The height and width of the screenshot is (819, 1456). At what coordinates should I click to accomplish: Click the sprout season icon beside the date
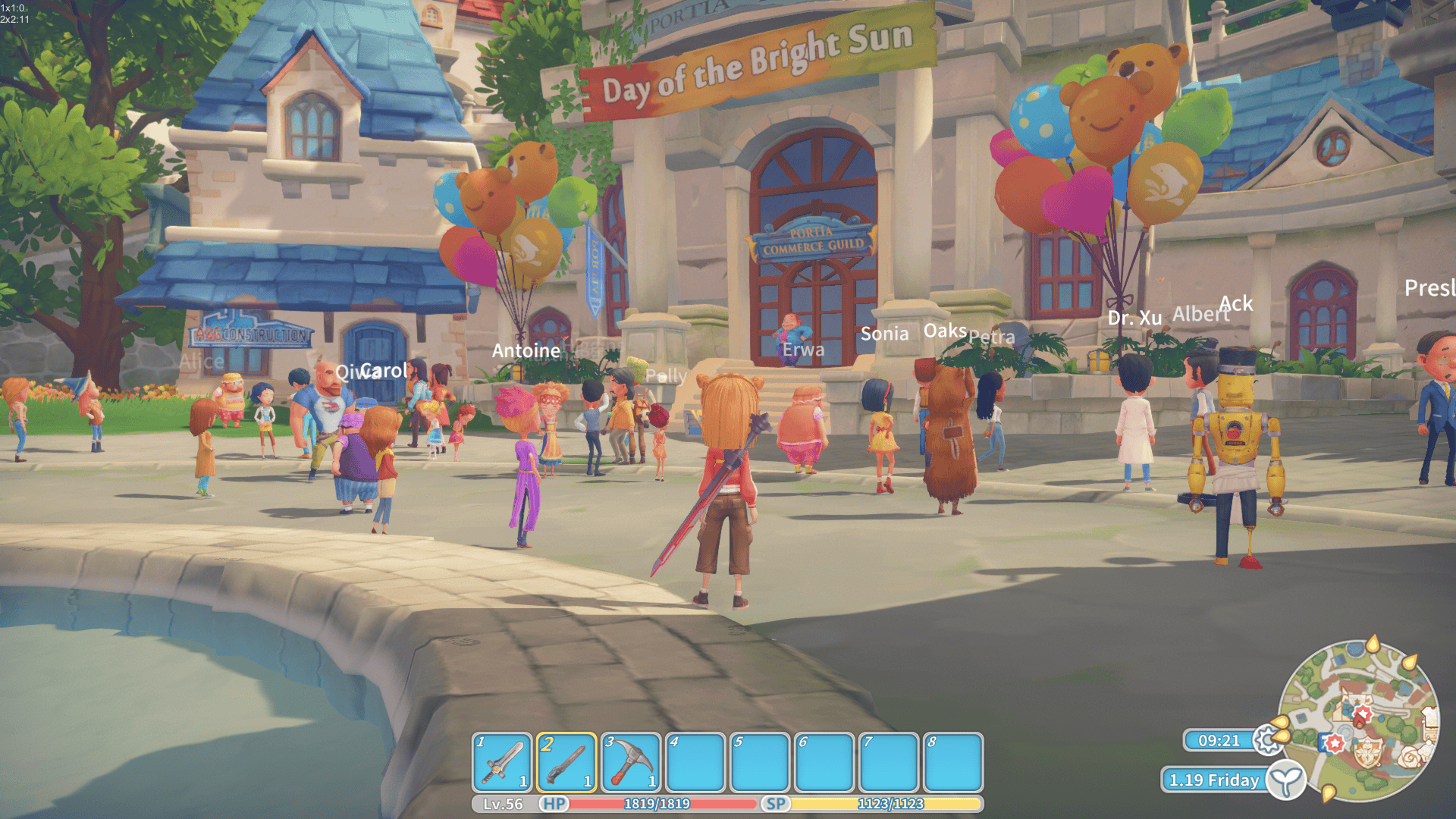pyautogui.click(x=1285, y=780)
